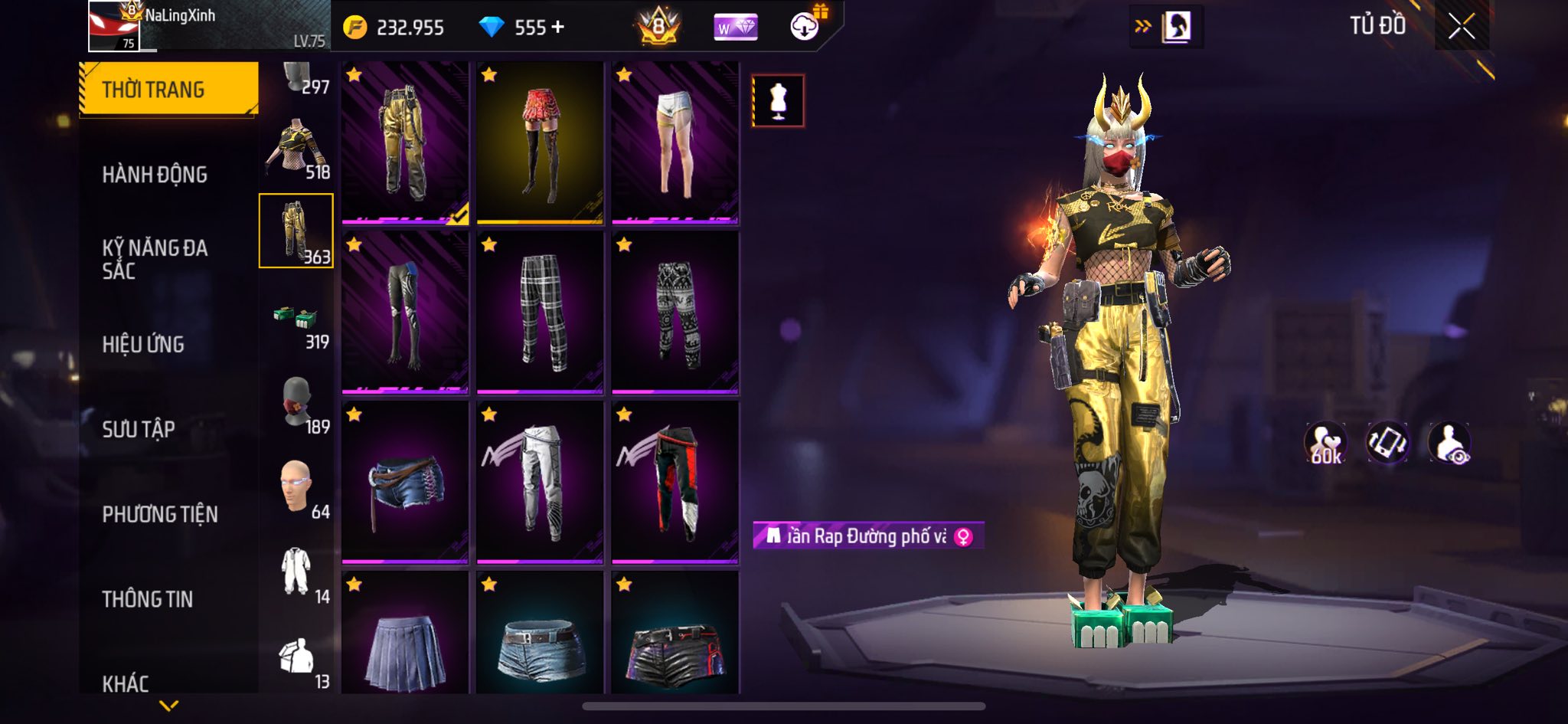Pick the denim shorts with brown belt
The image size is (1568, 724).
[x=405, y=483]
